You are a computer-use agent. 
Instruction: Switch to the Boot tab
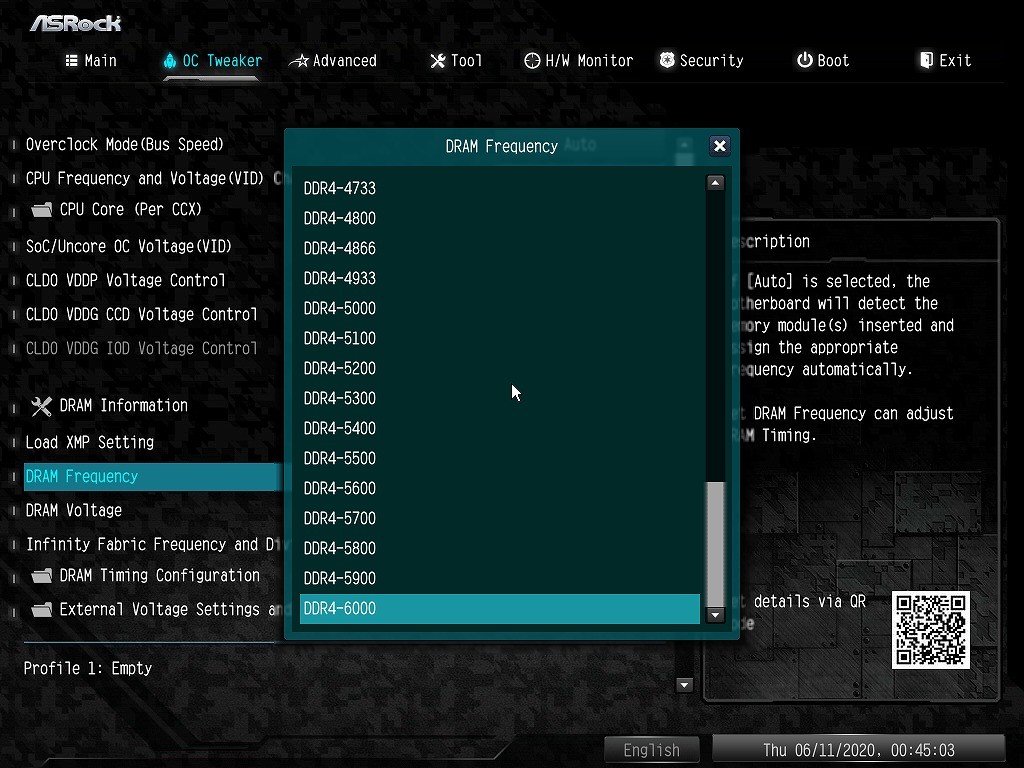pos(823,61)
